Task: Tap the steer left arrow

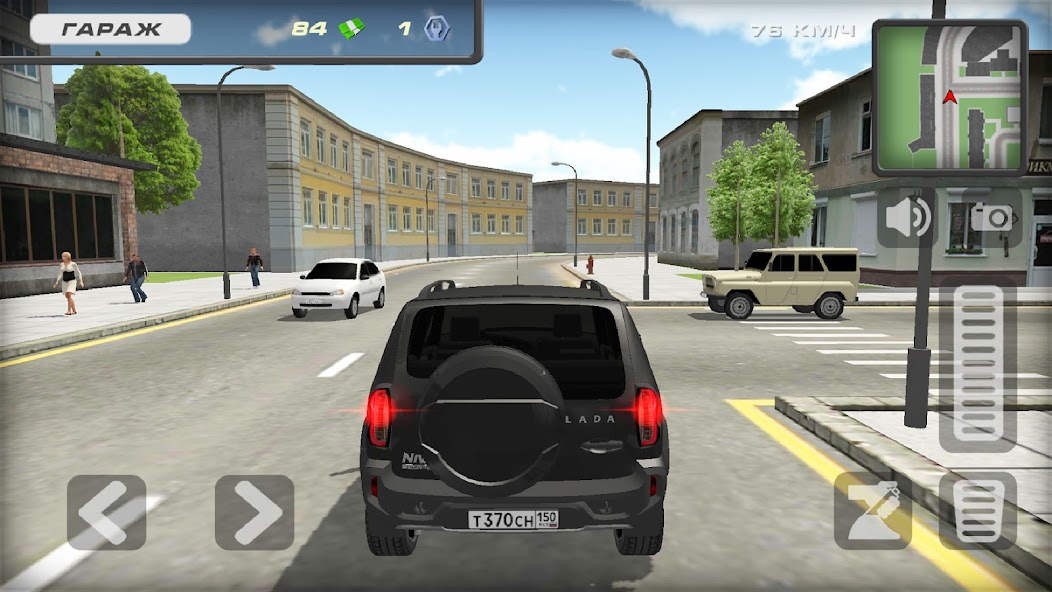Action: tap(106, 512)
